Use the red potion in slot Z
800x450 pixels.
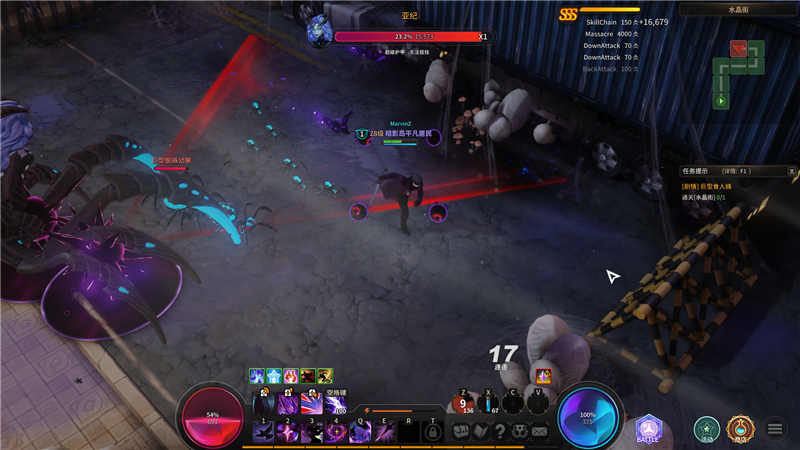pyautogui.click(x=463, y=404)
